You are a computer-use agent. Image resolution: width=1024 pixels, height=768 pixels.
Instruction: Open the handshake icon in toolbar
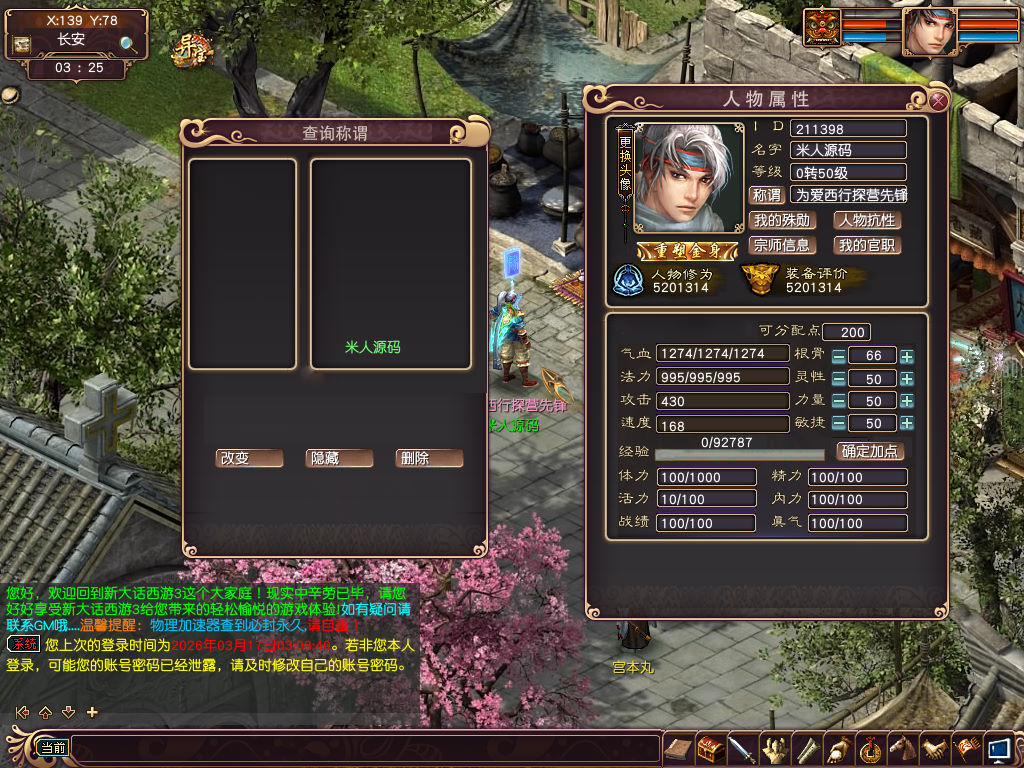(935, 748)
